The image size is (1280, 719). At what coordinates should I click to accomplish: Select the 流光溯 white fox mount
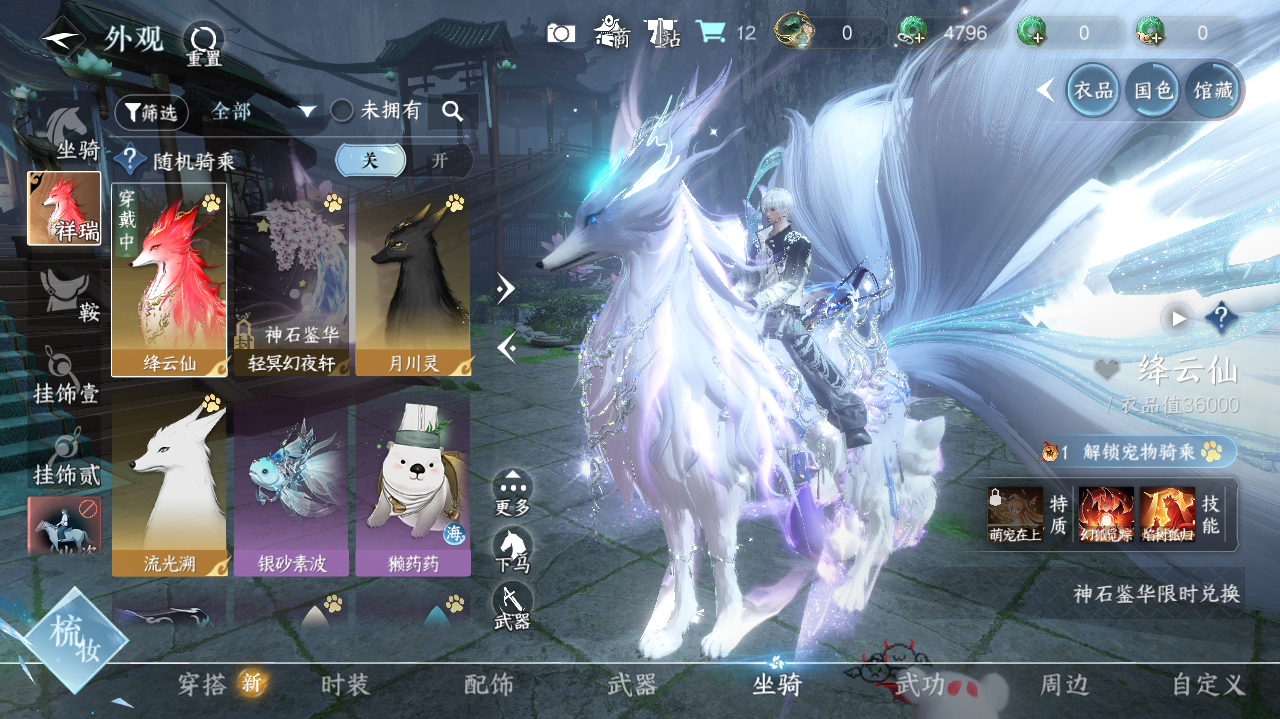pos(169,483)
